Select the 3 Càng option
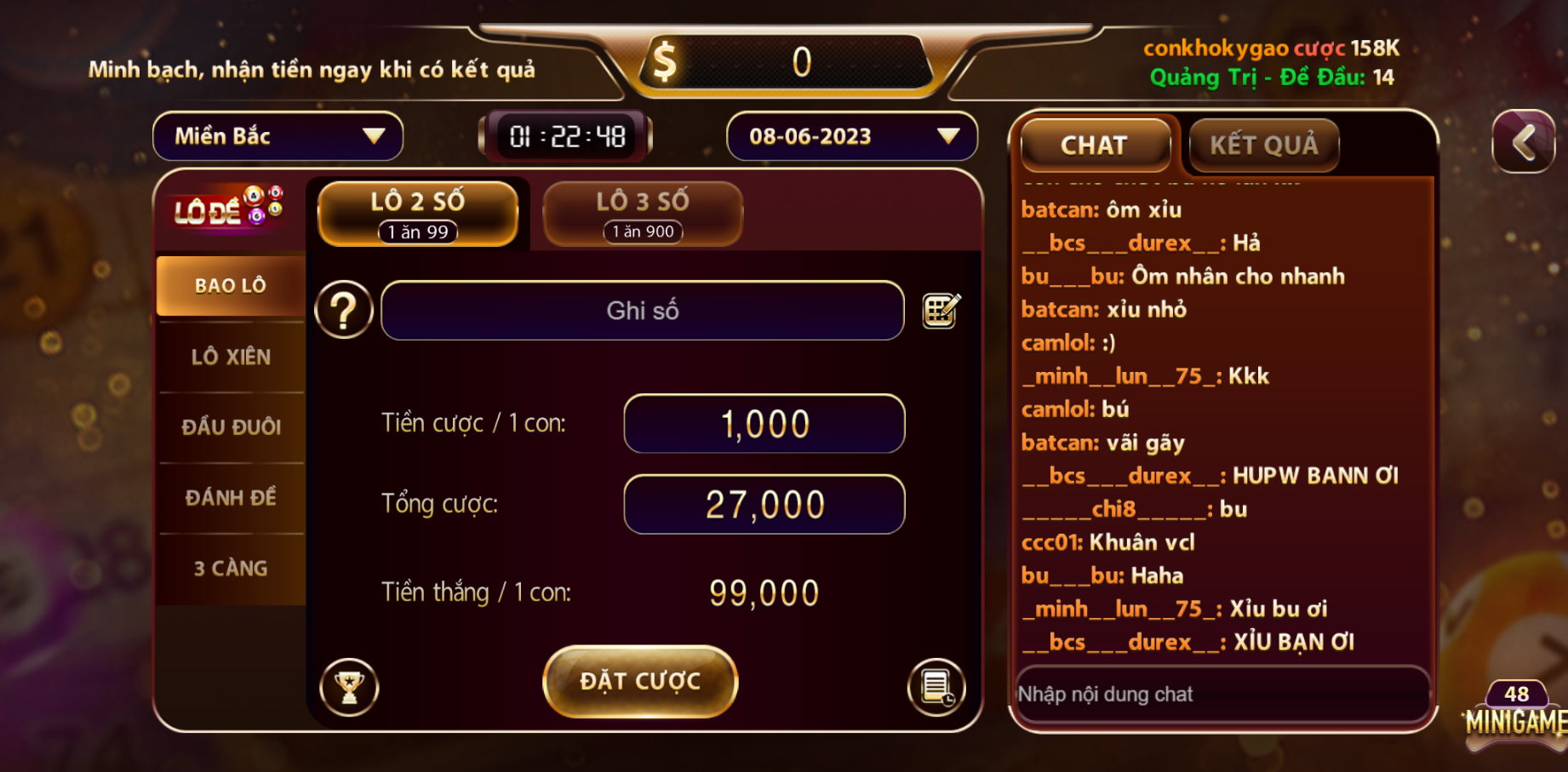Image resolution: width=1568 pixels, height=772 pixels. [x=231, y=569]
